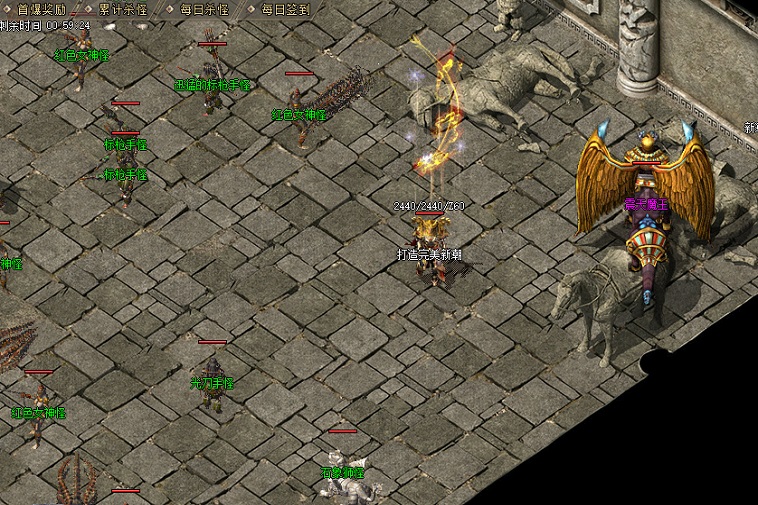This screenshot has width=758, height=505.
Task: Select the 每日杀怪 daily kills entry
Action: click(x=203, y=9)
